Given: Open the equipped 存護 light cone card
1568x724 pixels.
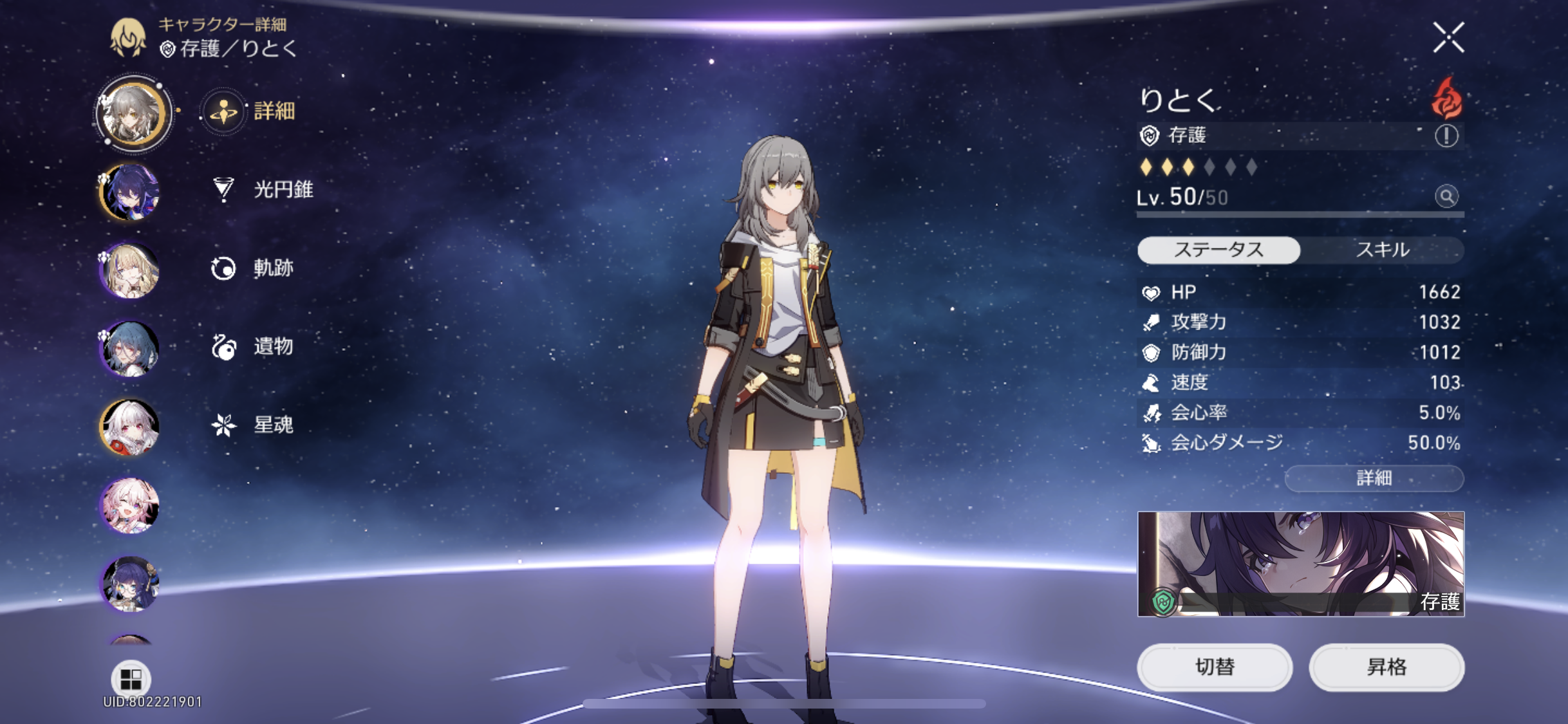Looking at the screenshot, I should 1300,564.
